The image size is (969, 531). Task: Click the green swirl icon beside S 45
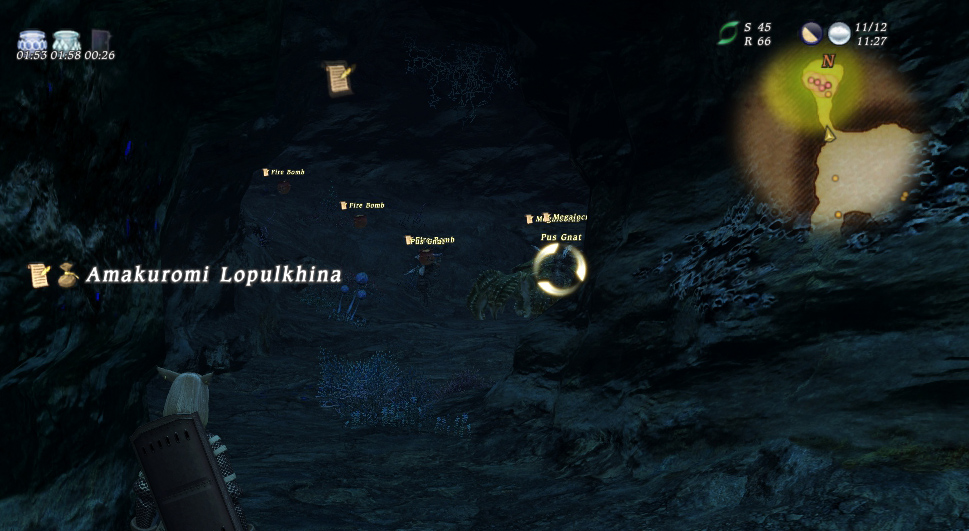click(x=728, y=34)
